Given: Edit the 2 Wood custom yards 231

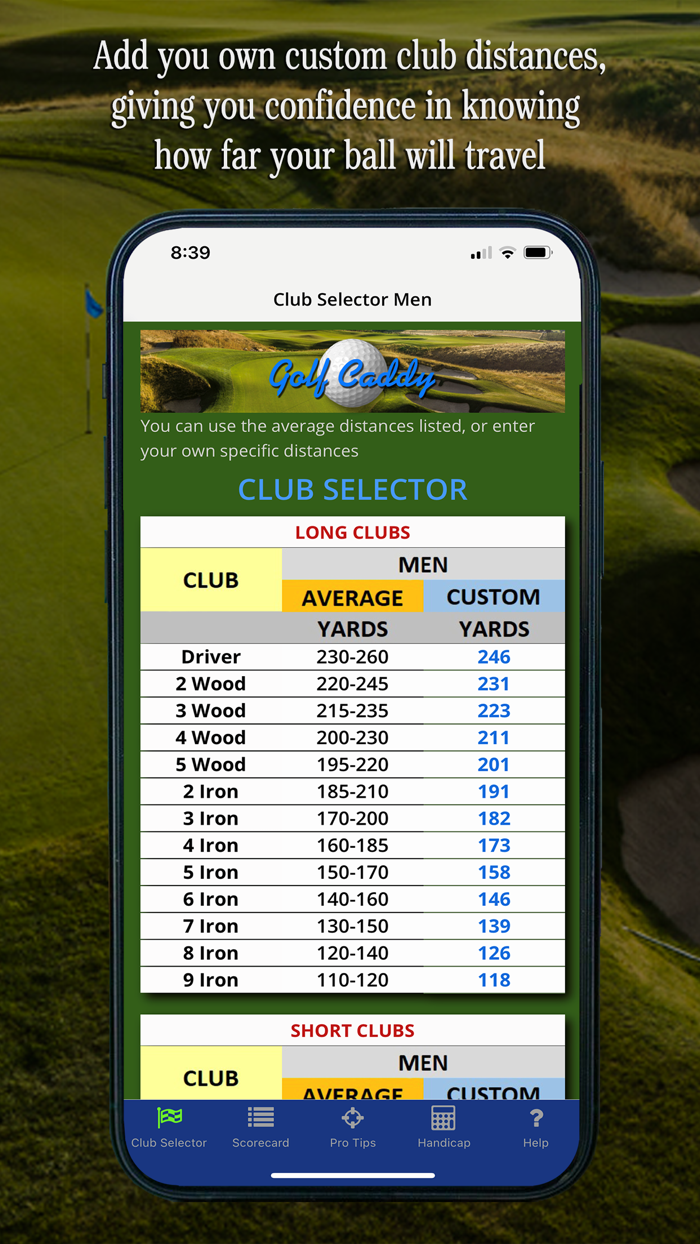Looking at the screenshot, I should point(494,684).
